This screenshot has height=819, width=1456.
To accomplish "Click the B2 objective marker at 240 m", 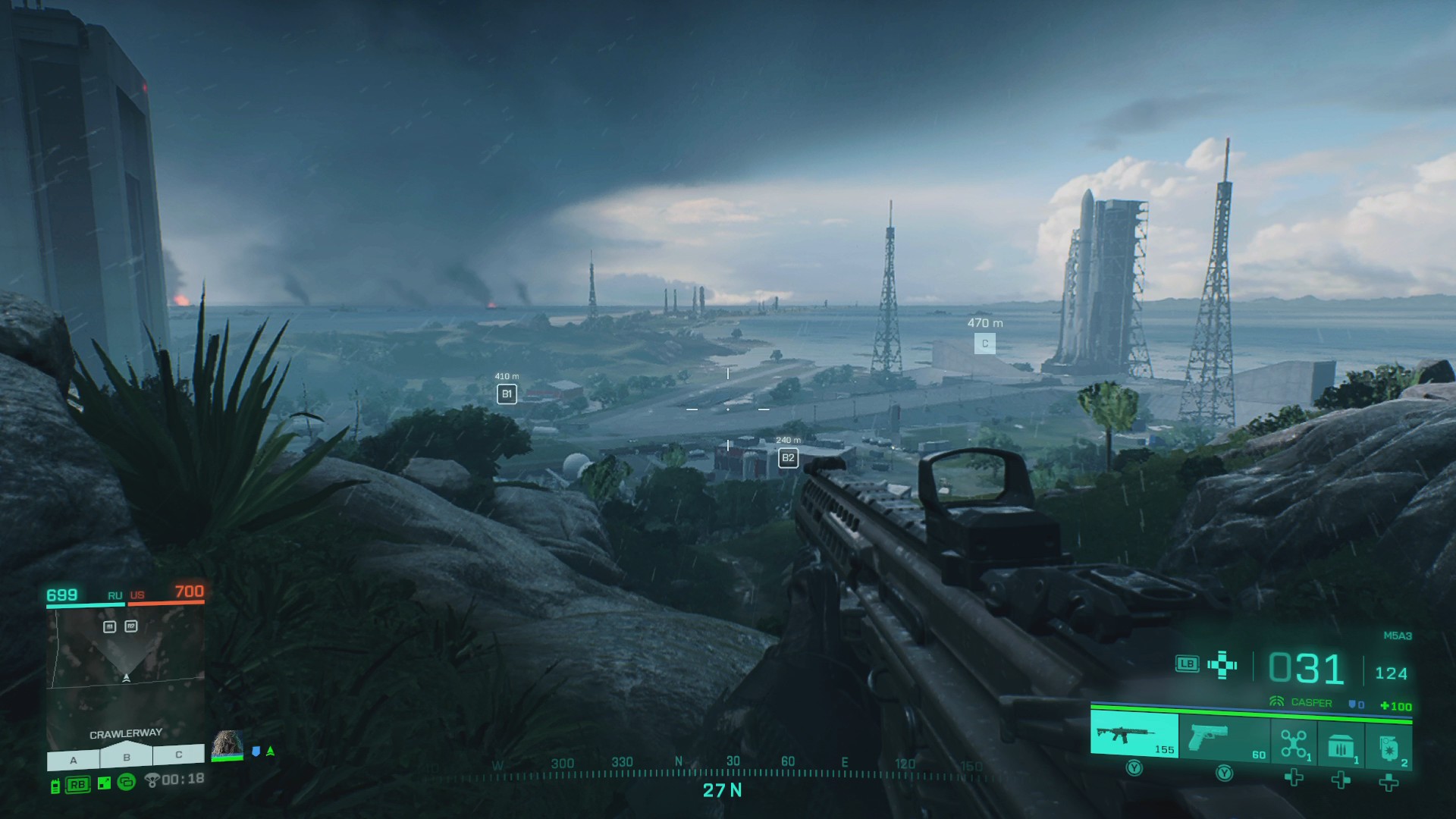I will [787, 457].
